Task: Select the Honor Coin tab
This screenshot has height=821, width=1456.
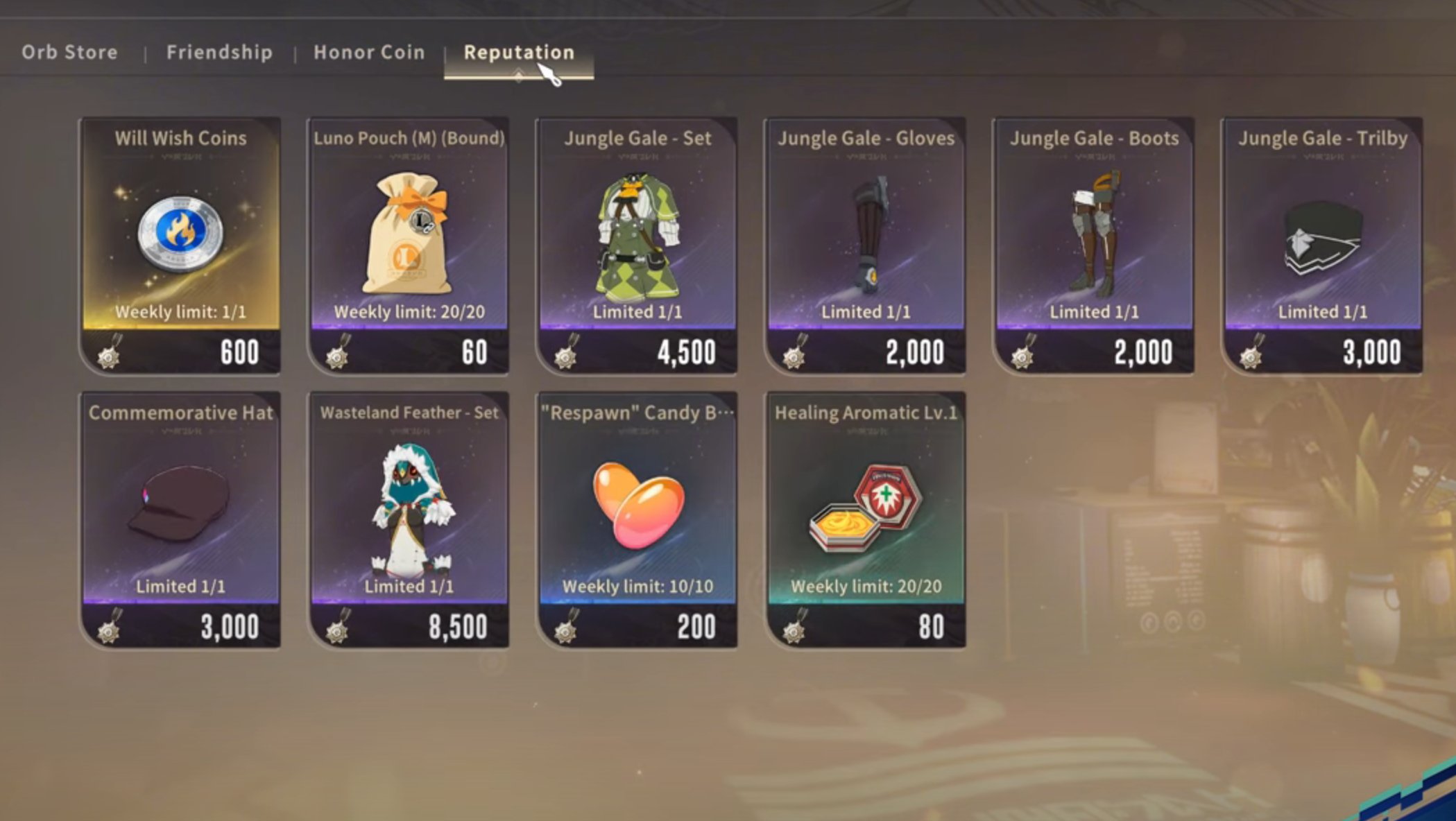Action: coord(369,53)
